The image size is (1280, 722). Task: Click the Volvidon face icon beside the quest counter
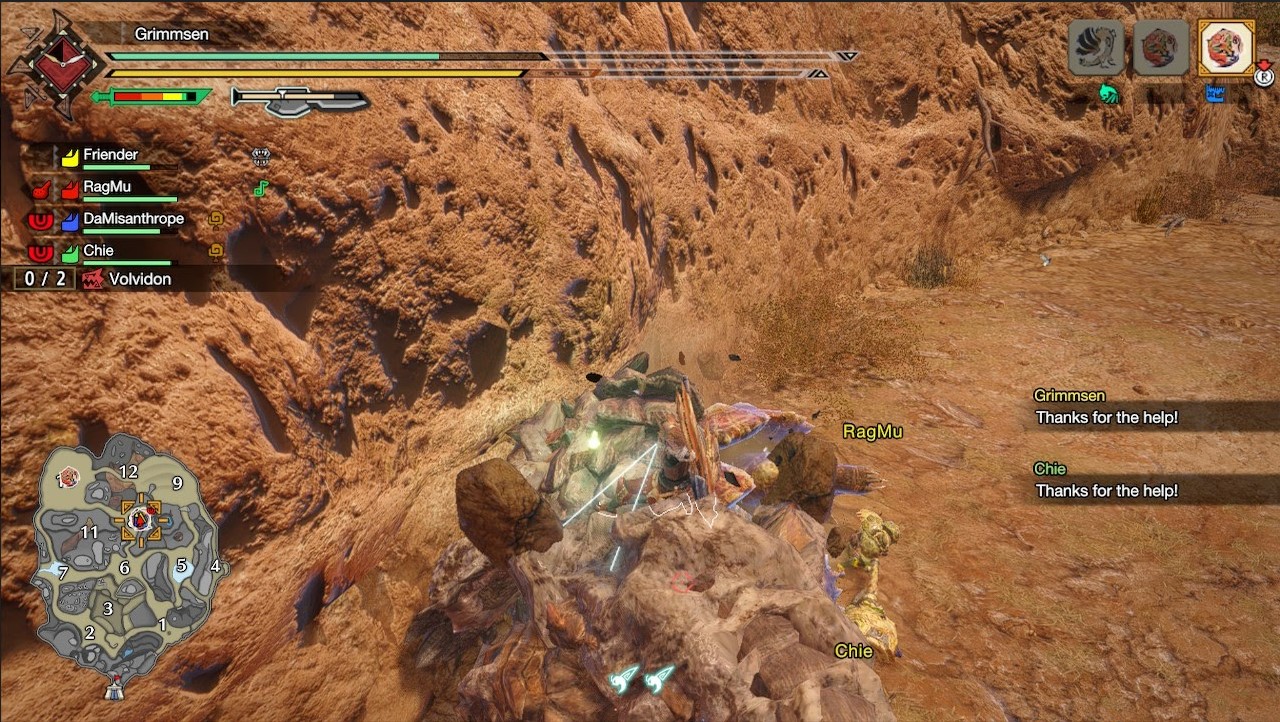coord(93,278)
